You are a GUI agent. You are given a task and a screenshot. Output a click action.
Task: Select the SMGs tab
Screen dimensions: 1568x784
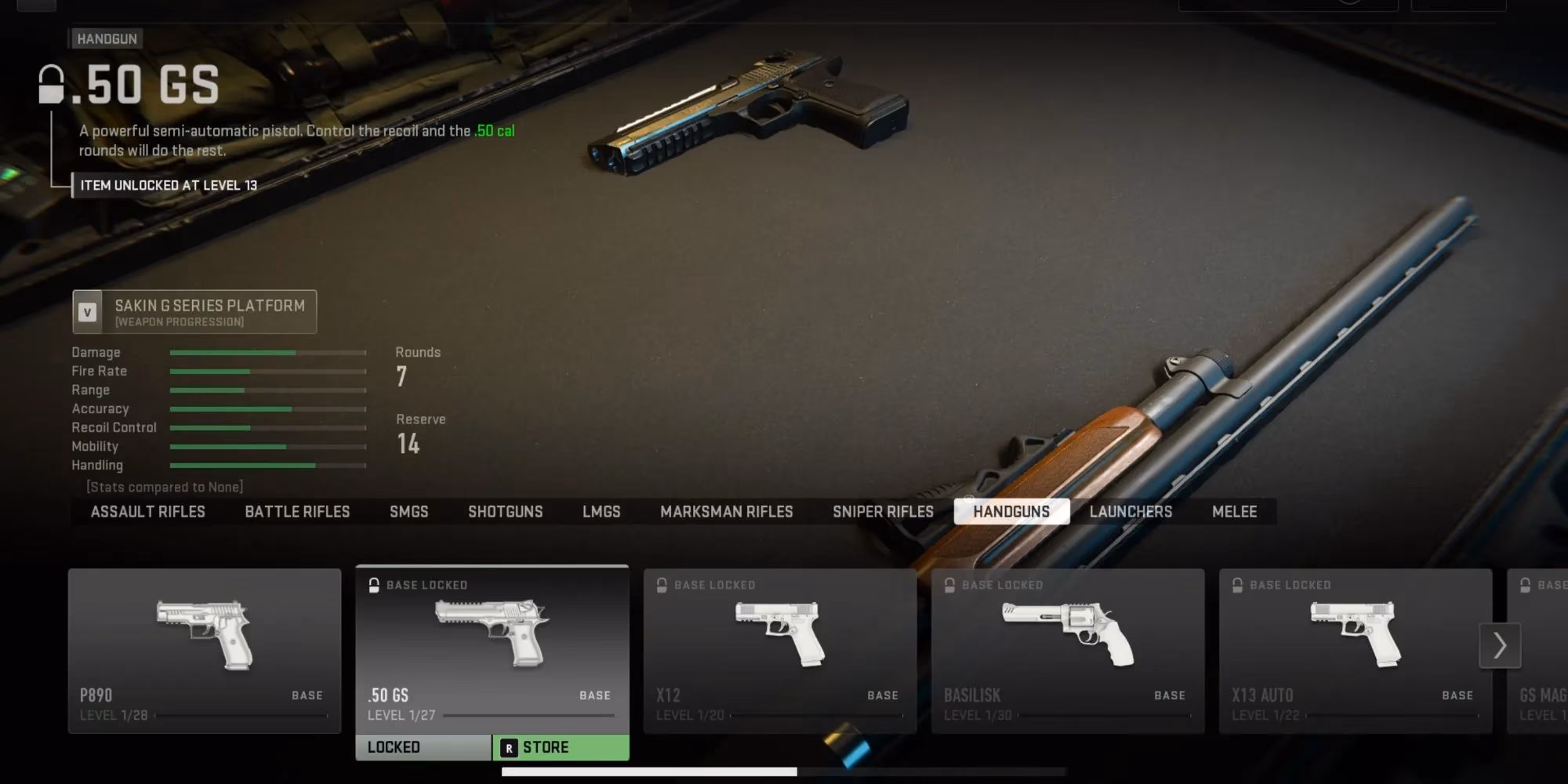[408, 512]
